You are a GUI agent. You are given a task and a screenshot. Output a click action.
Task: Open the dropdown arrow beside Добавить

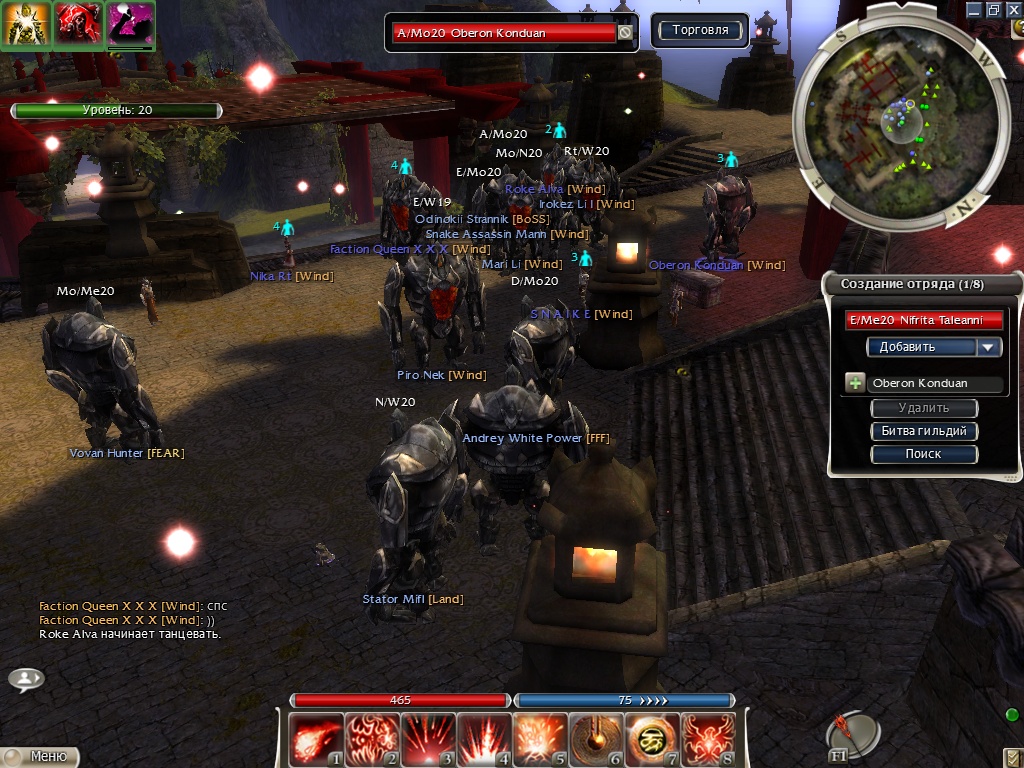point(989,347)
